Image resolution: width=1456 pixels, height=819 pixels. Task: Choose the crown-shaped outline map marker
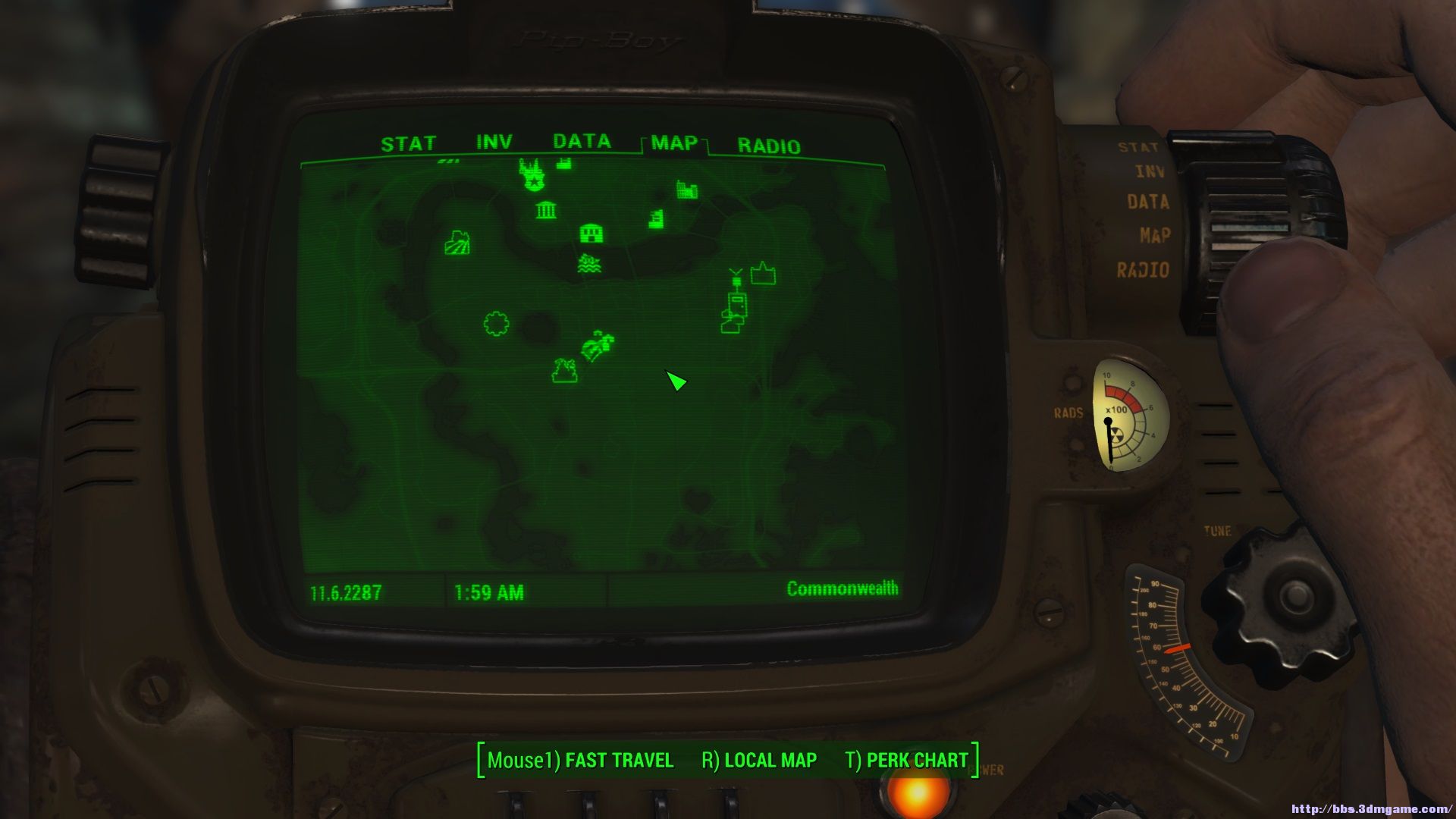click(x=763, y=273)
